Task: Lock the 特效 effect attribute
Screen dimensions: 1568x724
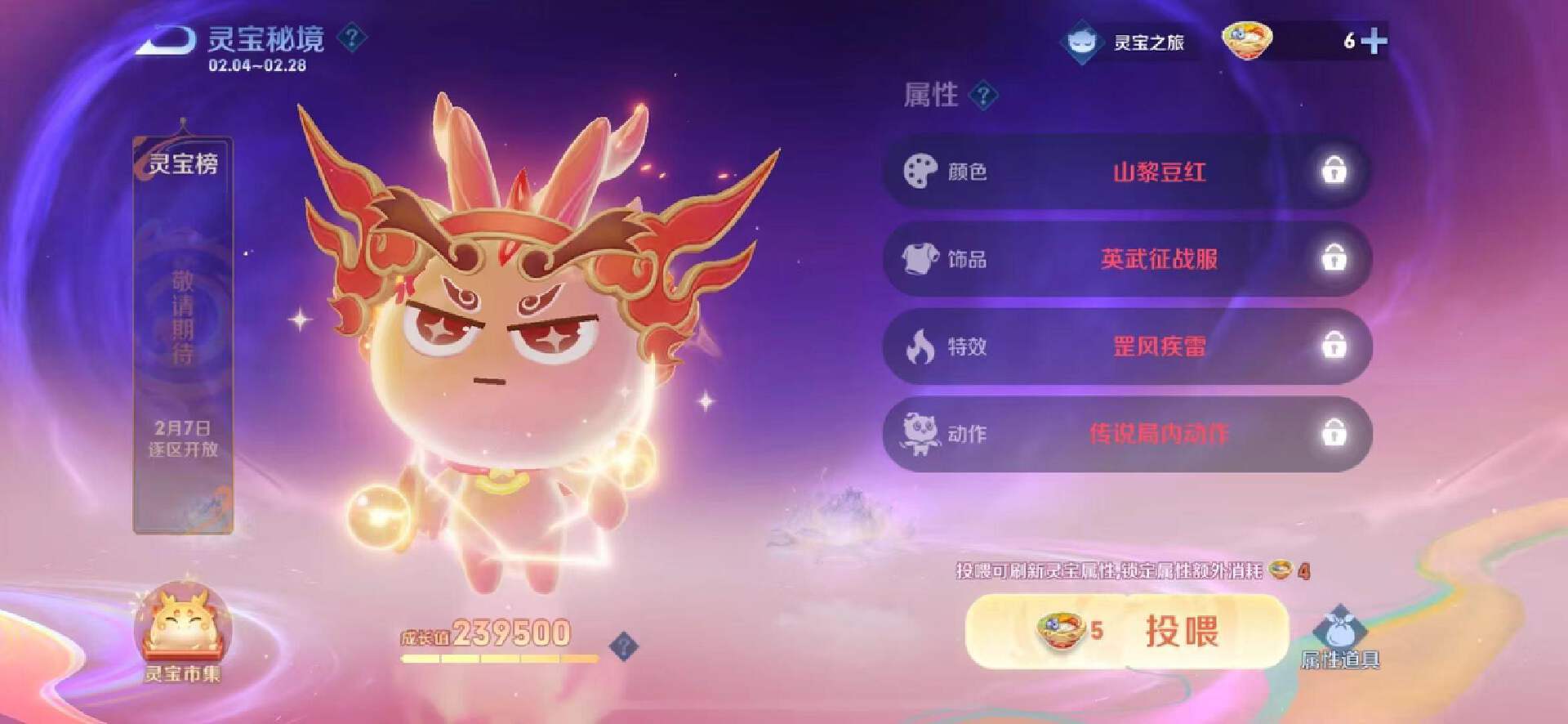Action: coord(1334,346)
